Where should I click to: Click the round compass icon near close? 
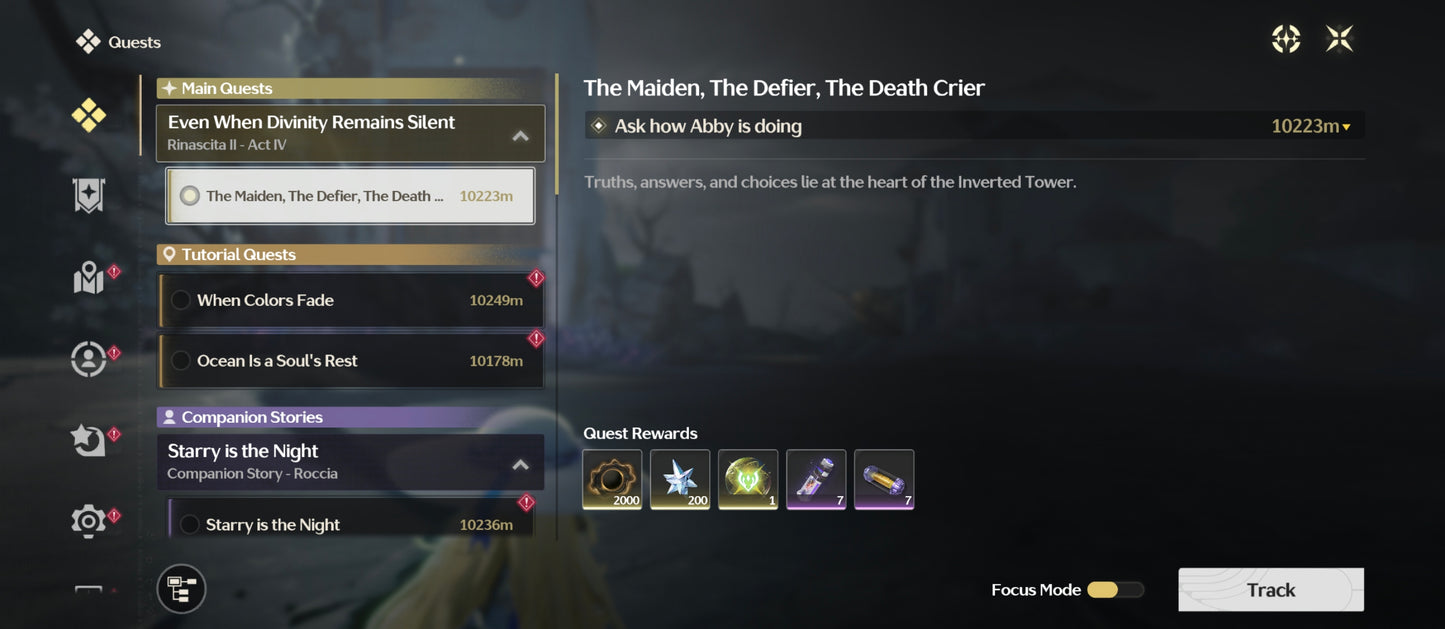coord(1285,39)
